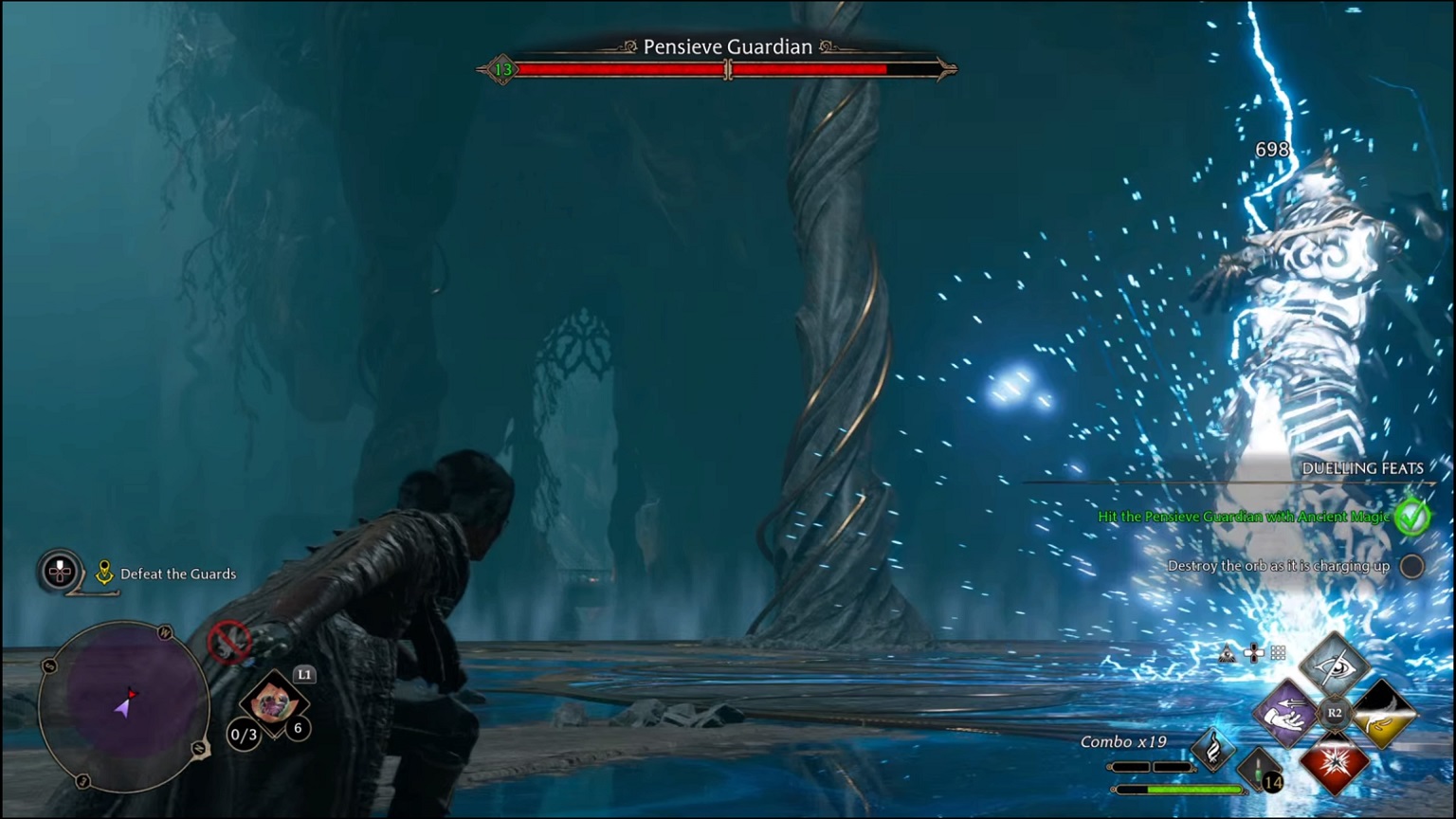
Task: Expand the Duelling Feats panel
Action: tap(1363, 467)
